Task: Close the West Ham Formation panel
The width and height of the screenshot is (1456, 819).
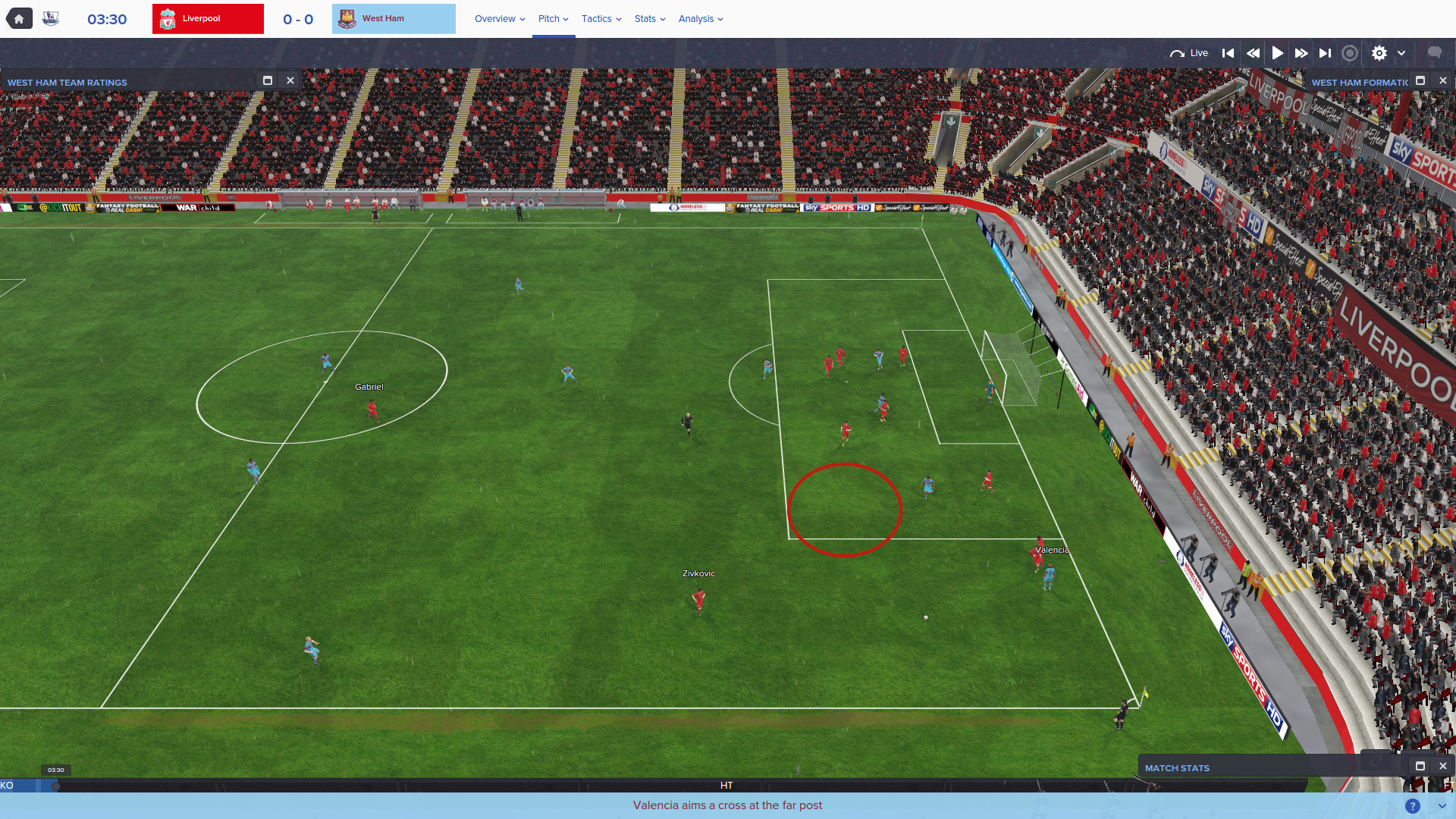Action: (x=1443, y=80)
